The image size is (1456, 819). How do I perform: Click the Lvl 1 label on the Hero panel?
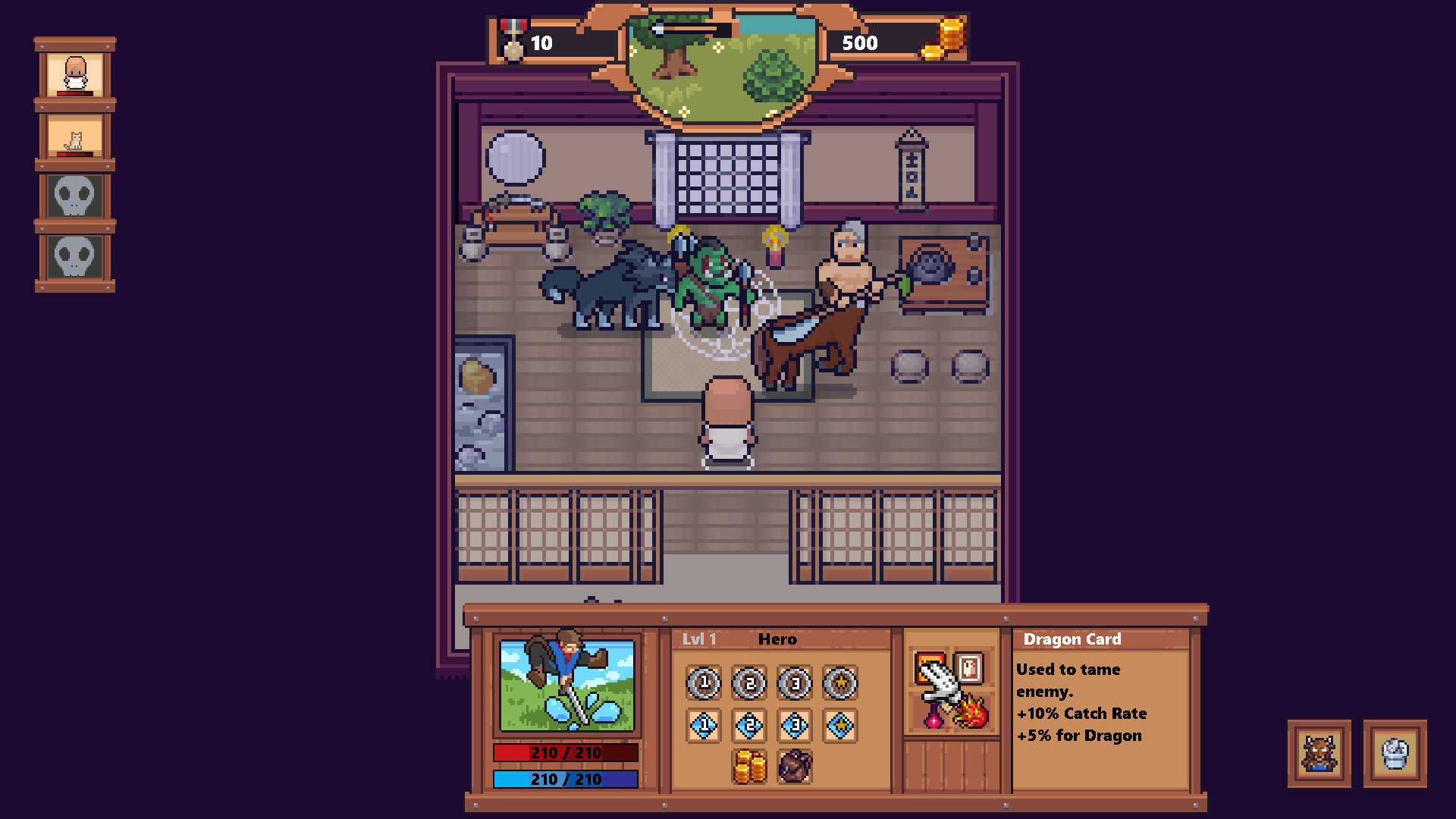[699, 639]
